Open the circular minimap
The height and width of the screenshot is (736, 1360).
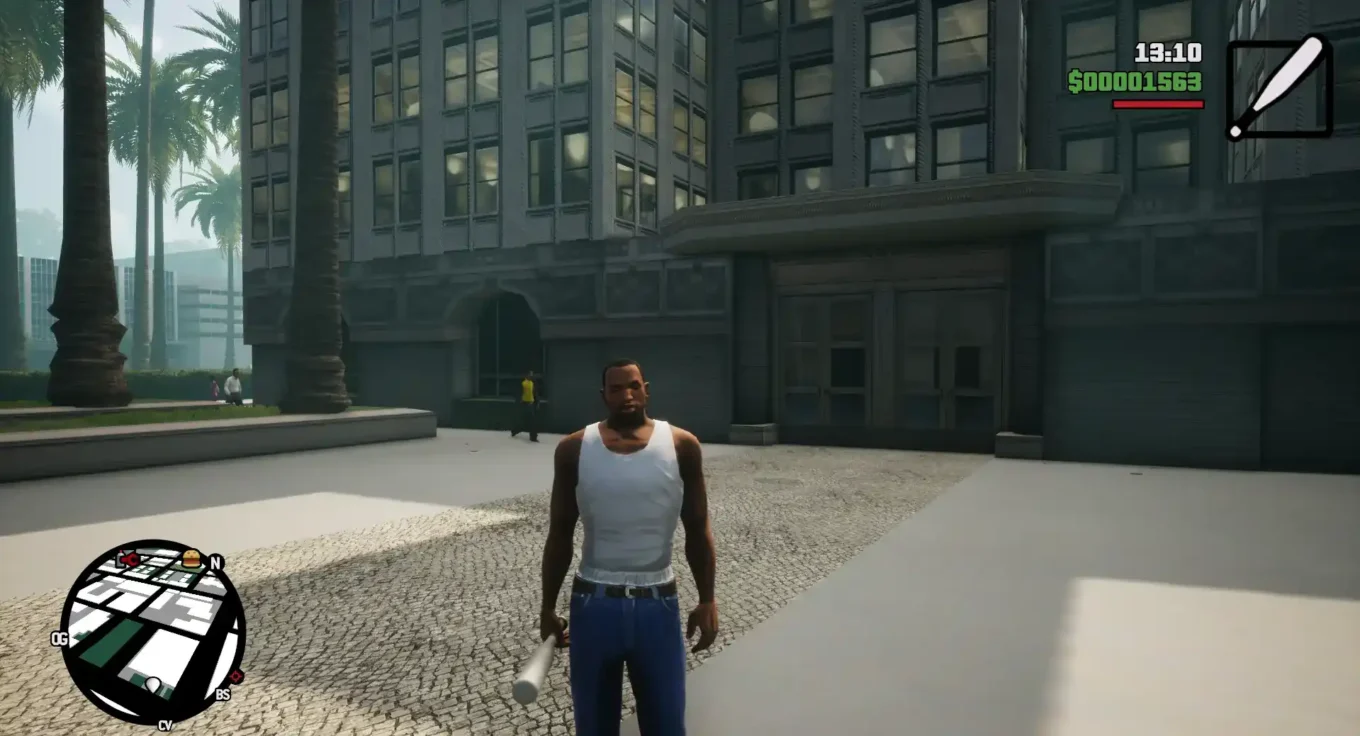click(152, 631)
